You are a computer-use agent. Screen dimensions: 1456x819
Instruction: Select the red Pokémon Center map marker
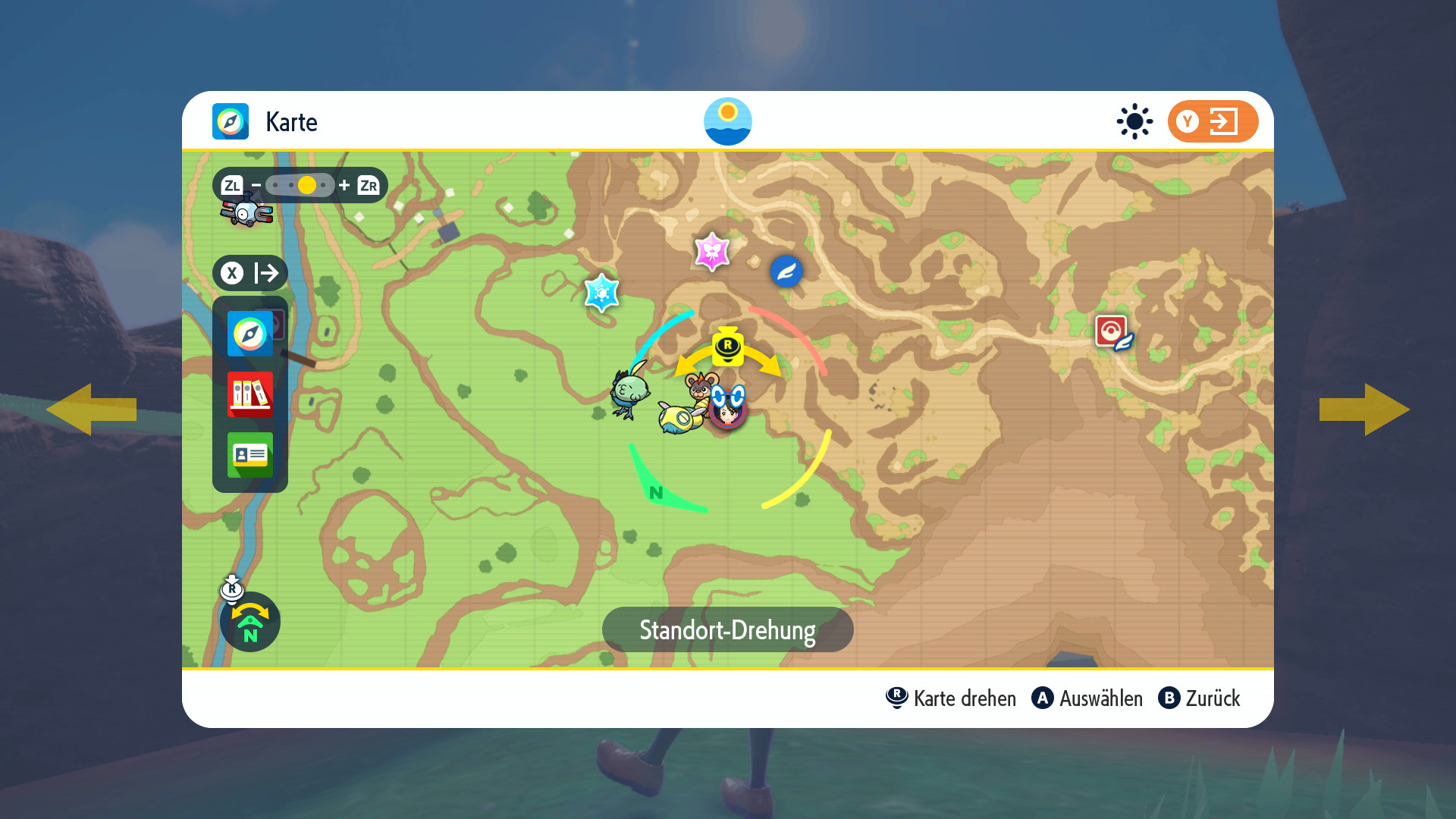1112,331
